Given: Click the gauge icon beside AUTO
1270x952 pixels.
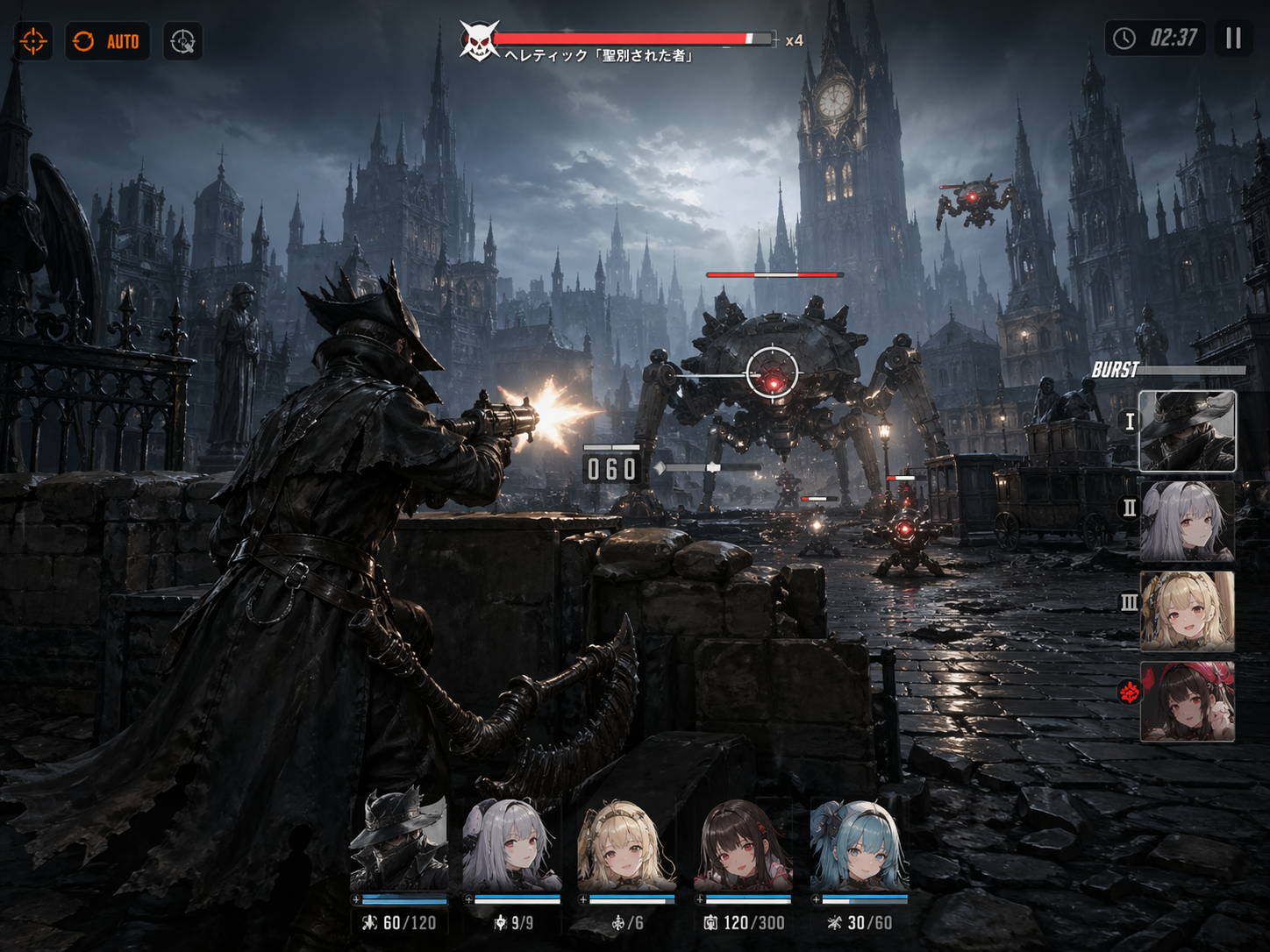Looking at the screenshot, I should tap(182, 41).
